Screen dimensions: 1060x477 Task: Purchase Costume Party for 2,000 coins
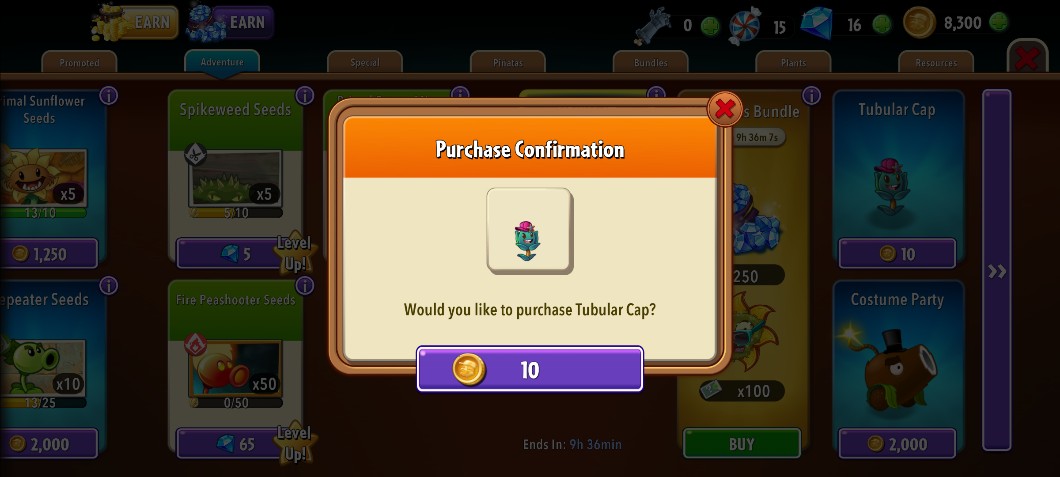tap(896, 443)
